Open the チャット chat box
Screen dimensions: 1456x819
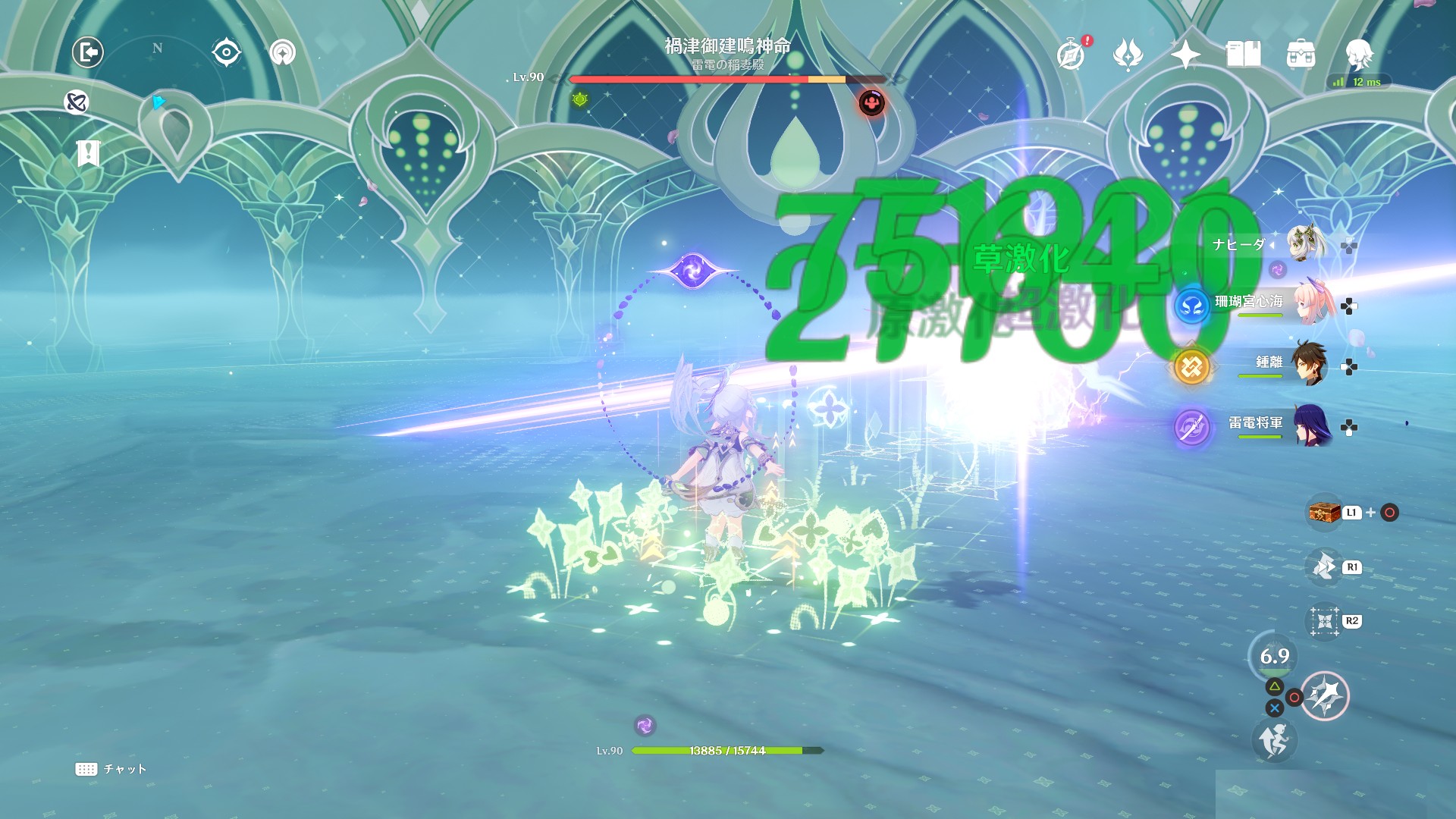pos(111,769)
